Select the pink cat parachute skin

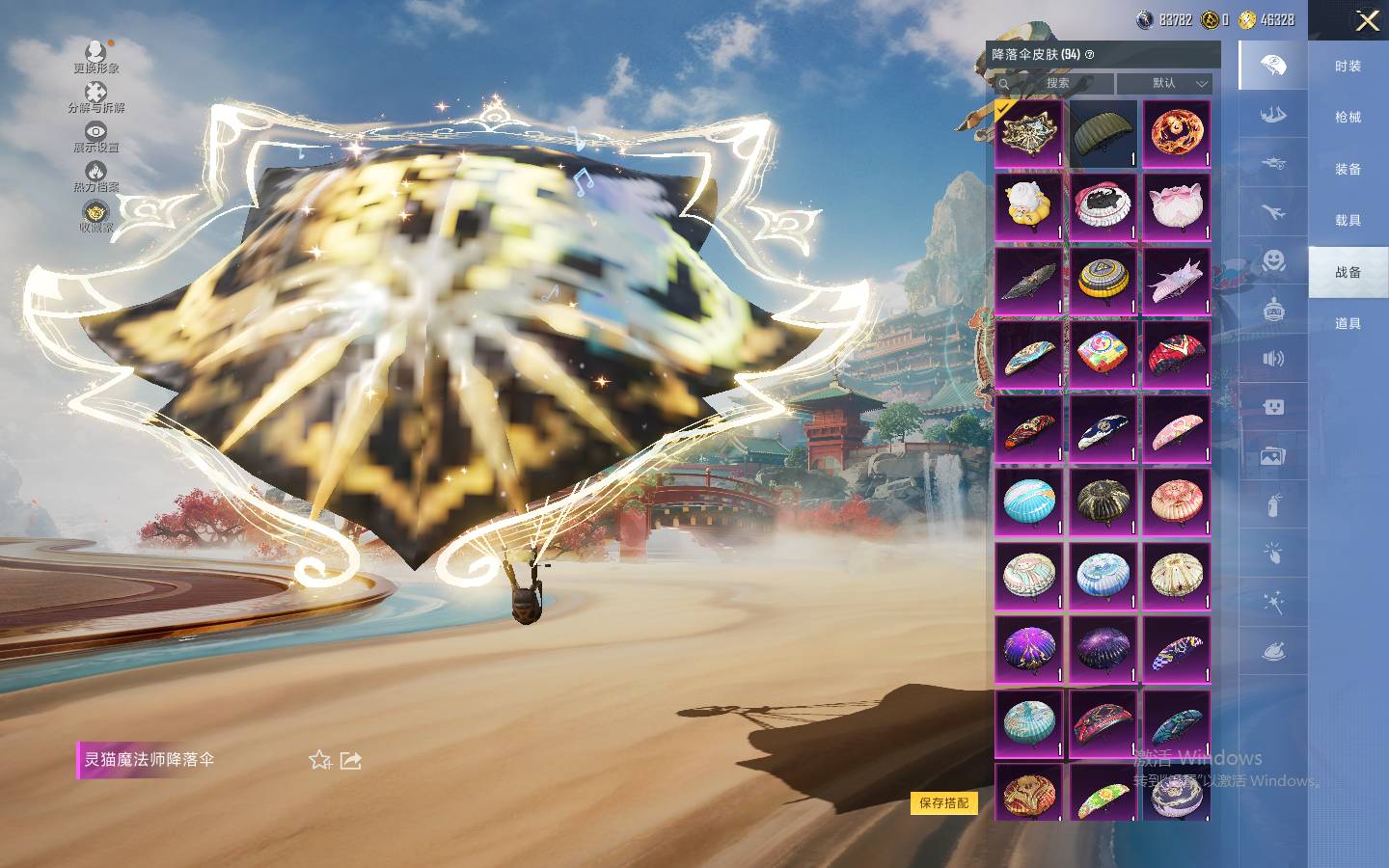pos(1176,206)
